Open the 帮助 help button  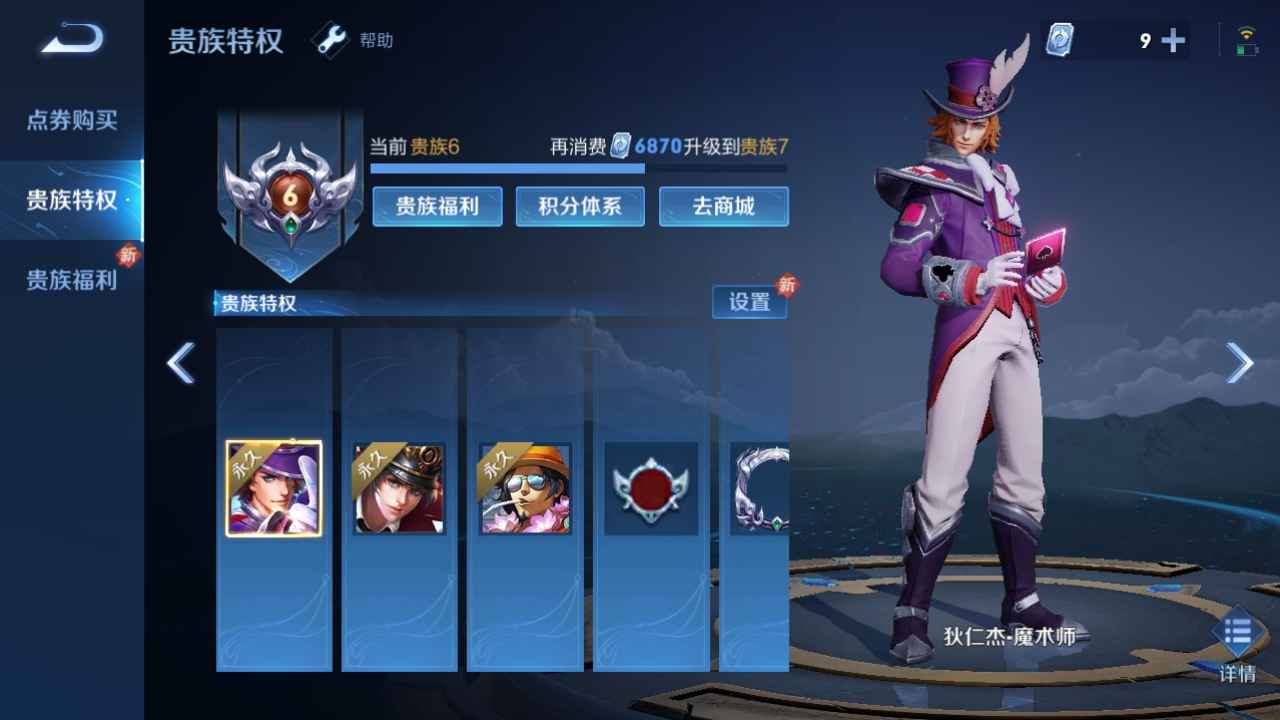[357, 40]
